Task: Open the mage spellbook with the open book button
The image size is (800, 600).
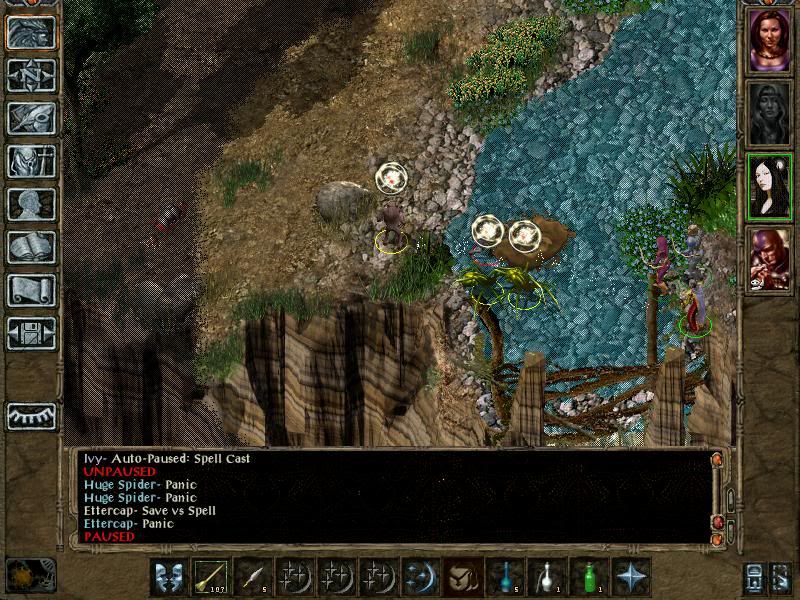Action: pos(31,247)
